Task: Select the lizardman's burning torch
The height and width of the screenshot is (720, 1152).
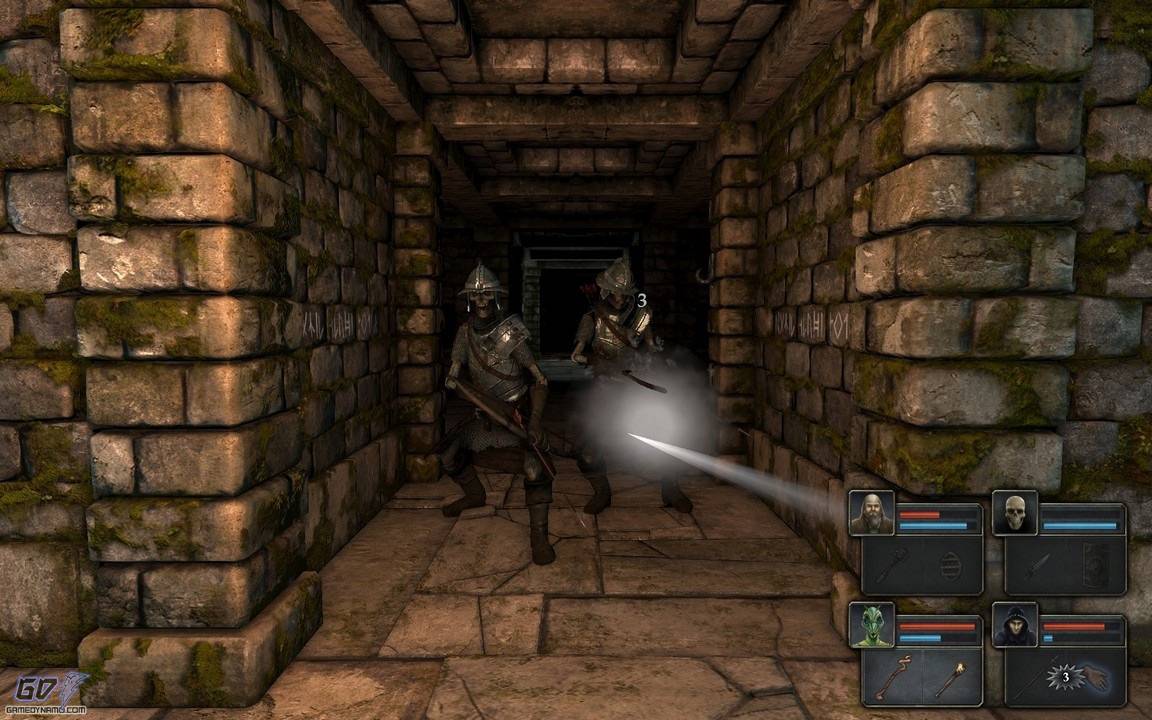Action: click(951, 678)
